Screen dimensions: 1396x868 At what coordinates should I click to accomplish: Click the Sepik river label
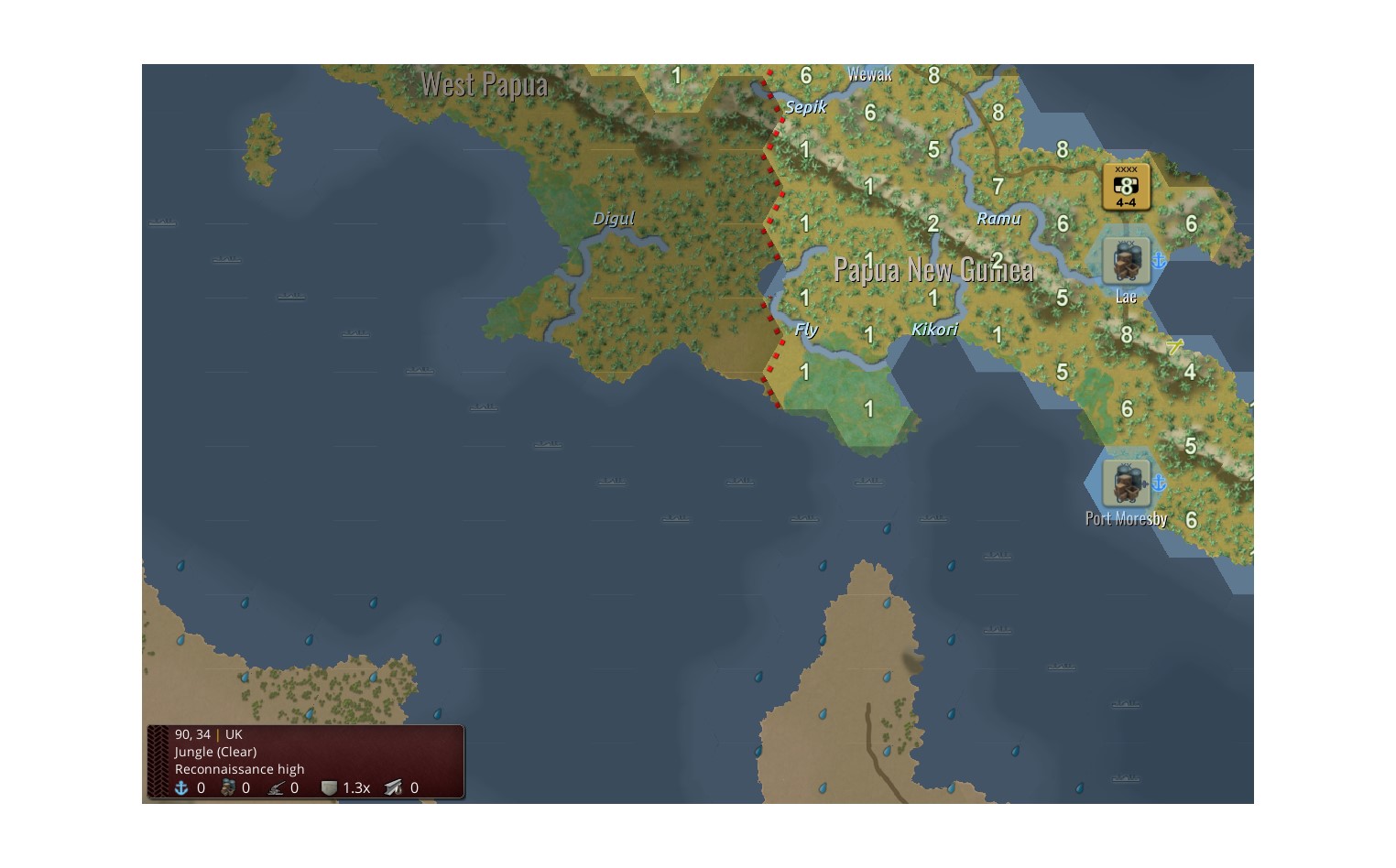click(x=806, y=106)
